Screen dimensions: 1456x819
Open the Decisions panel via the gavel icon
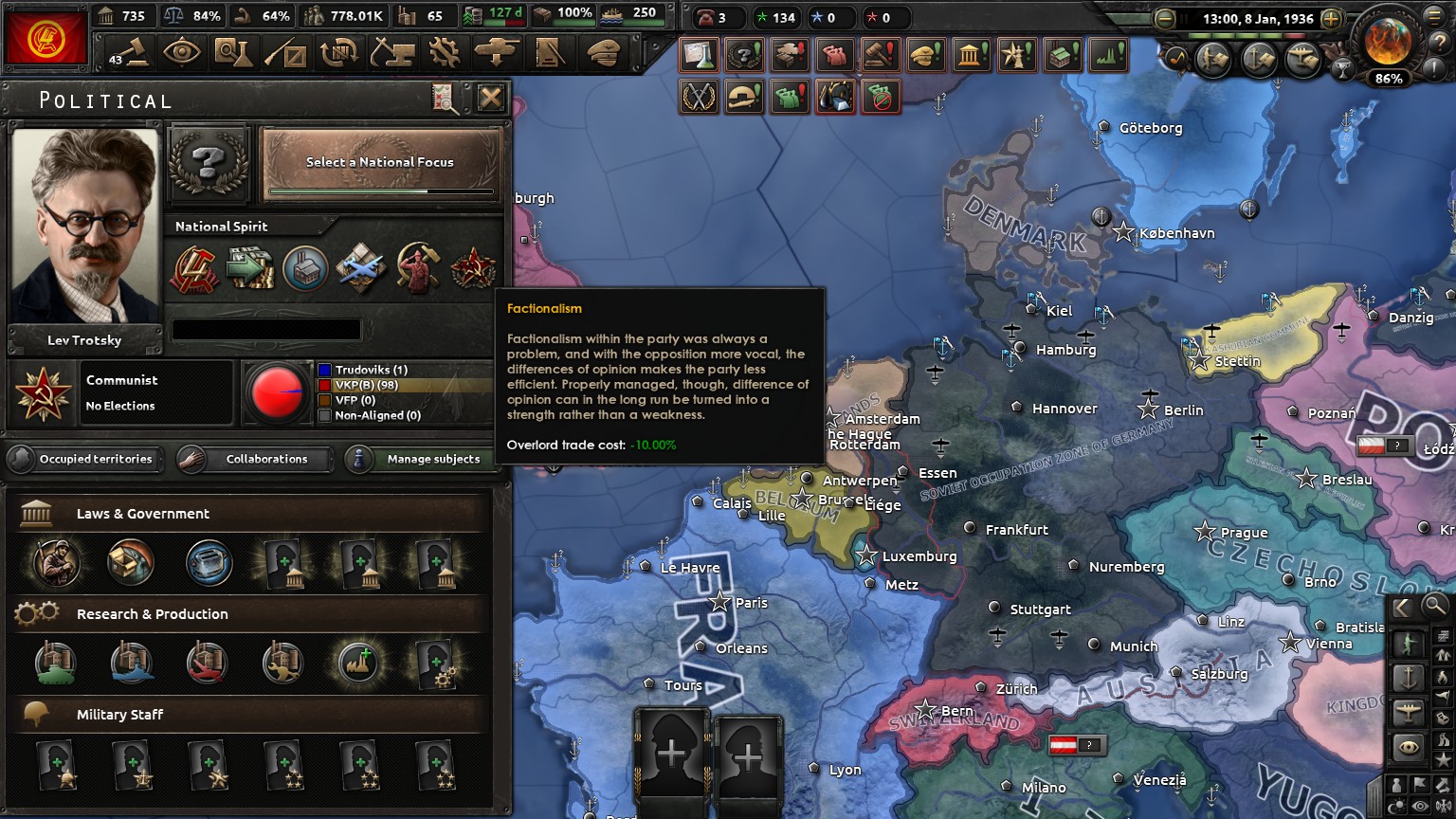point(130,52)
